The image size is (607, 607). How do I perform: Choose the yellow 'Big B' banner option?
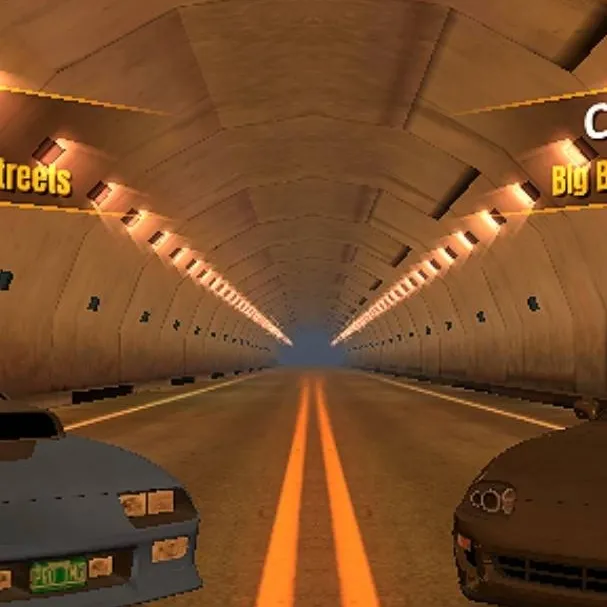click(580, 180)
